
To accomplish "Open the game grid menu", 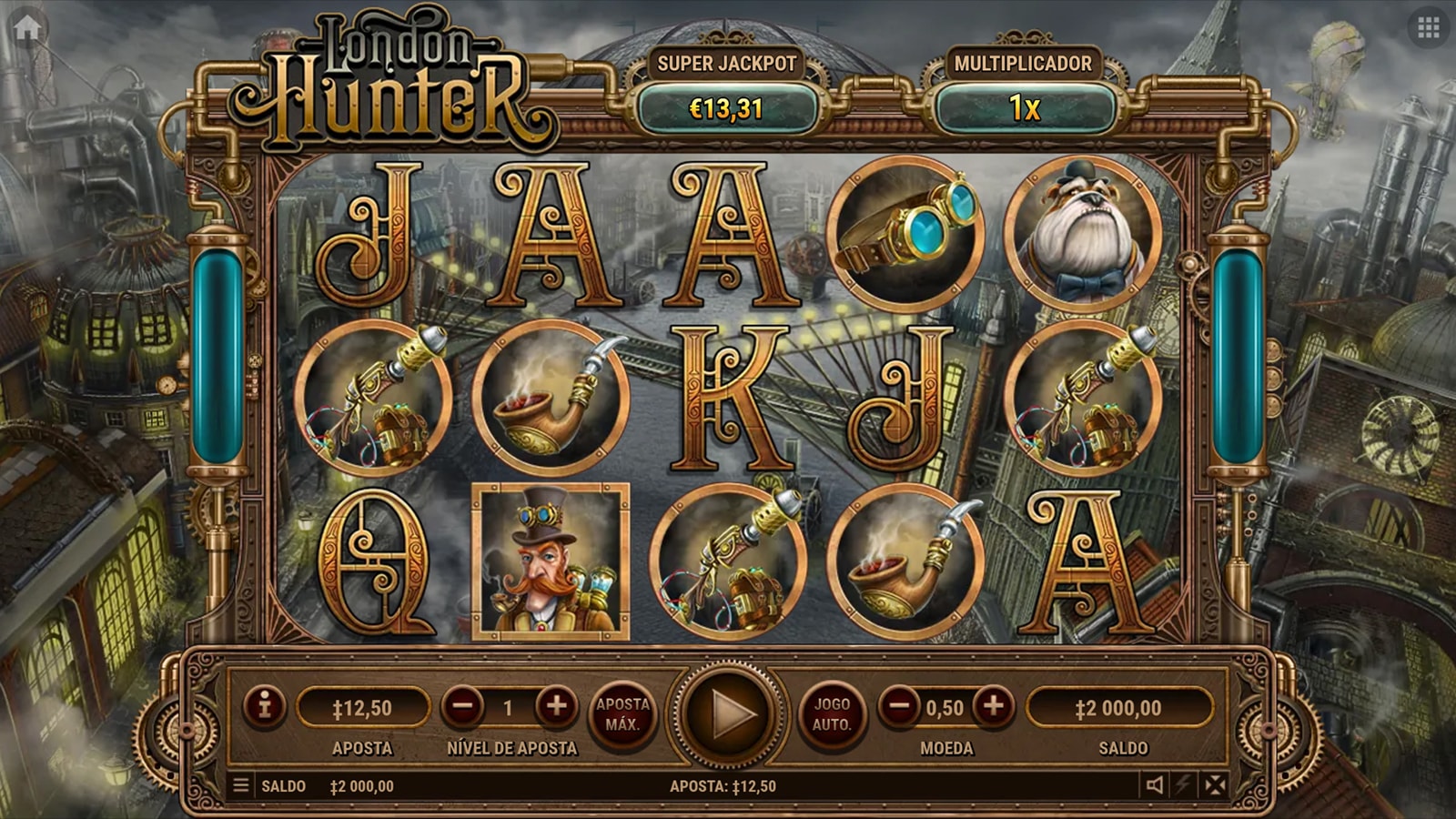I will click(1428, 28).
